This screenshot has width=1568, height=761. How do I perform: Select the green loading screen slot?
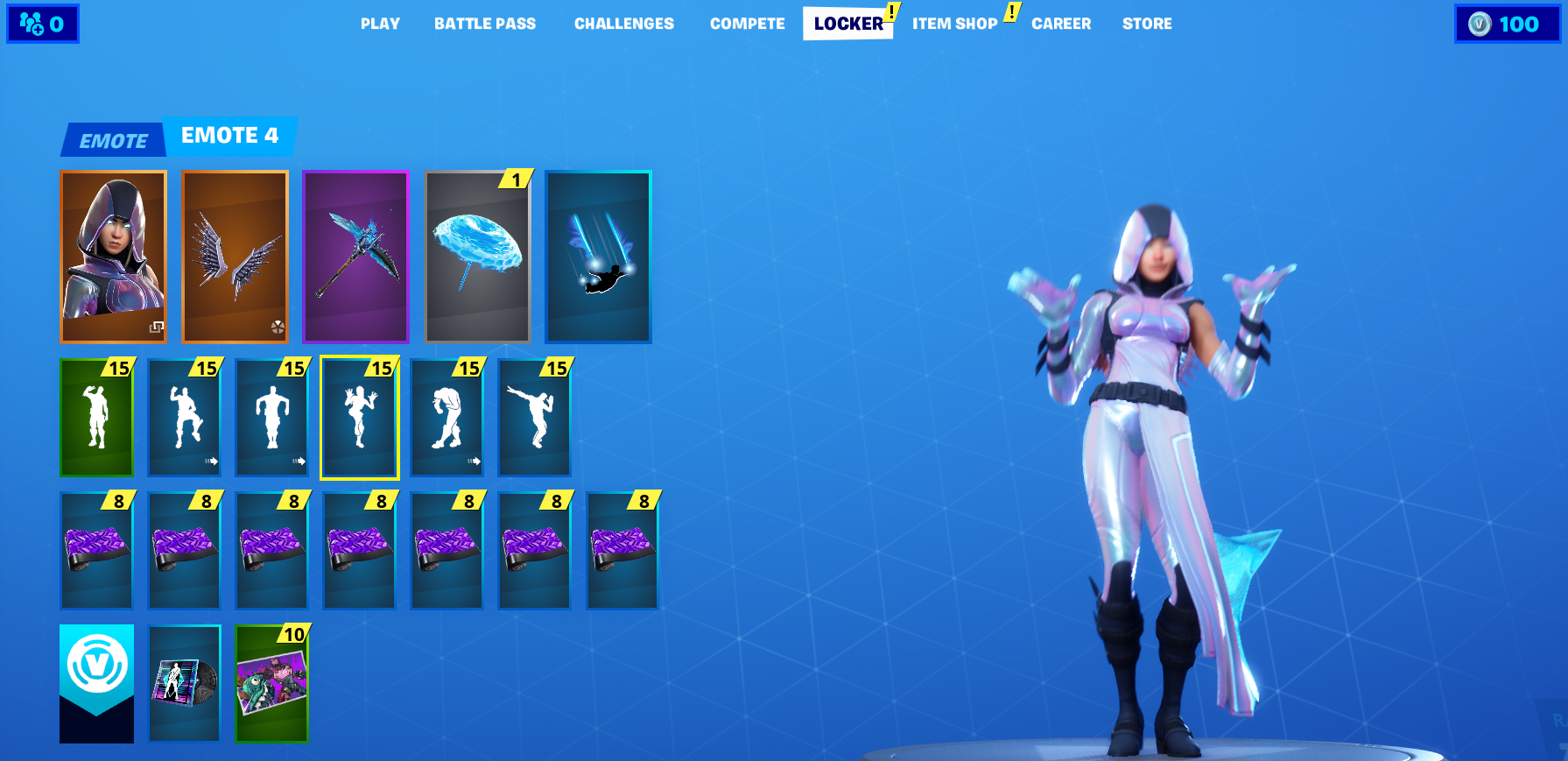coord(271,684)
